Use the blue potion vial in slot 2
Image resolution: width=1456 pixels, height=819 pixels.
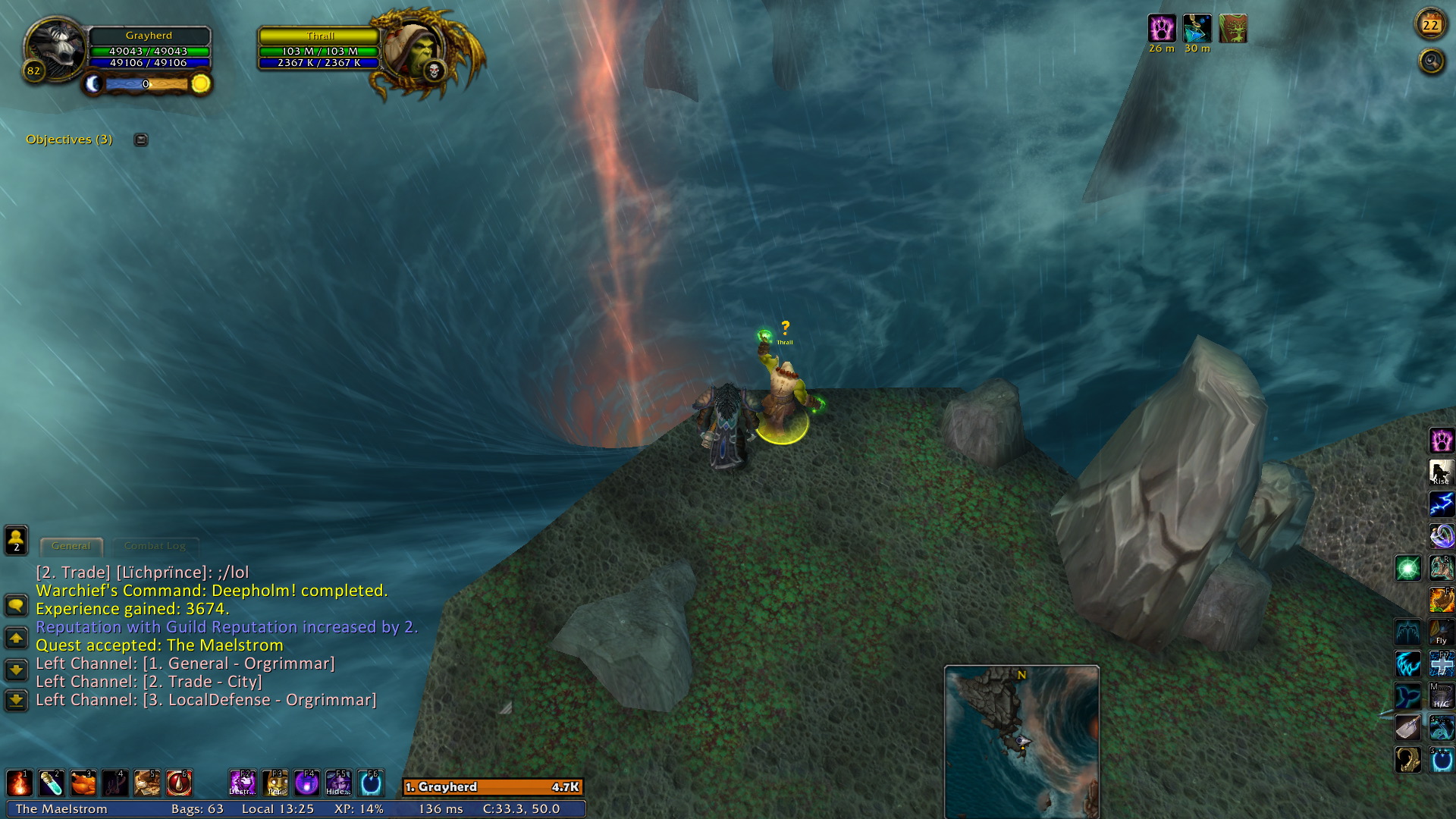(51, 783)
